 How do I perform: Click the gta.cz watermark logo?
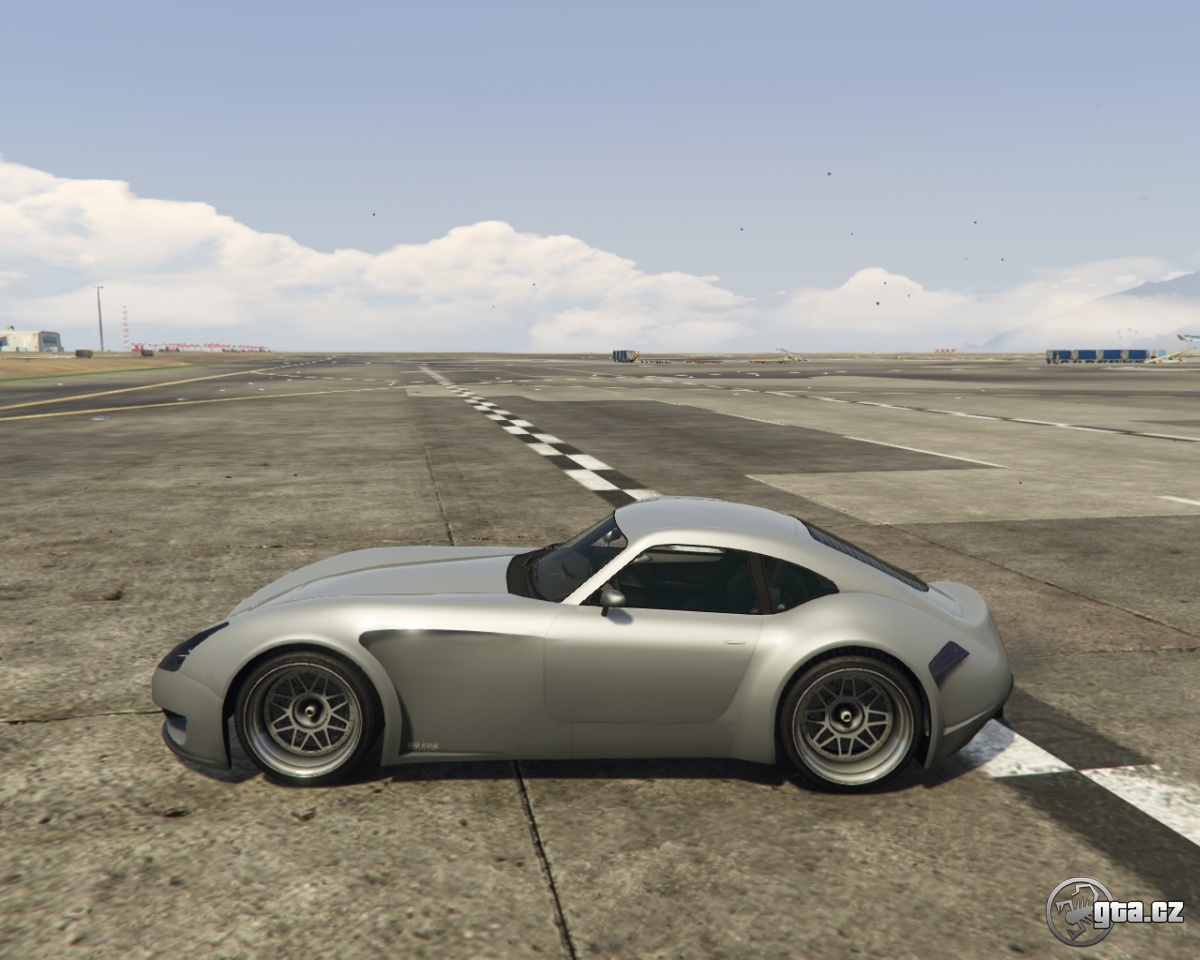[x=1114, y=911]
